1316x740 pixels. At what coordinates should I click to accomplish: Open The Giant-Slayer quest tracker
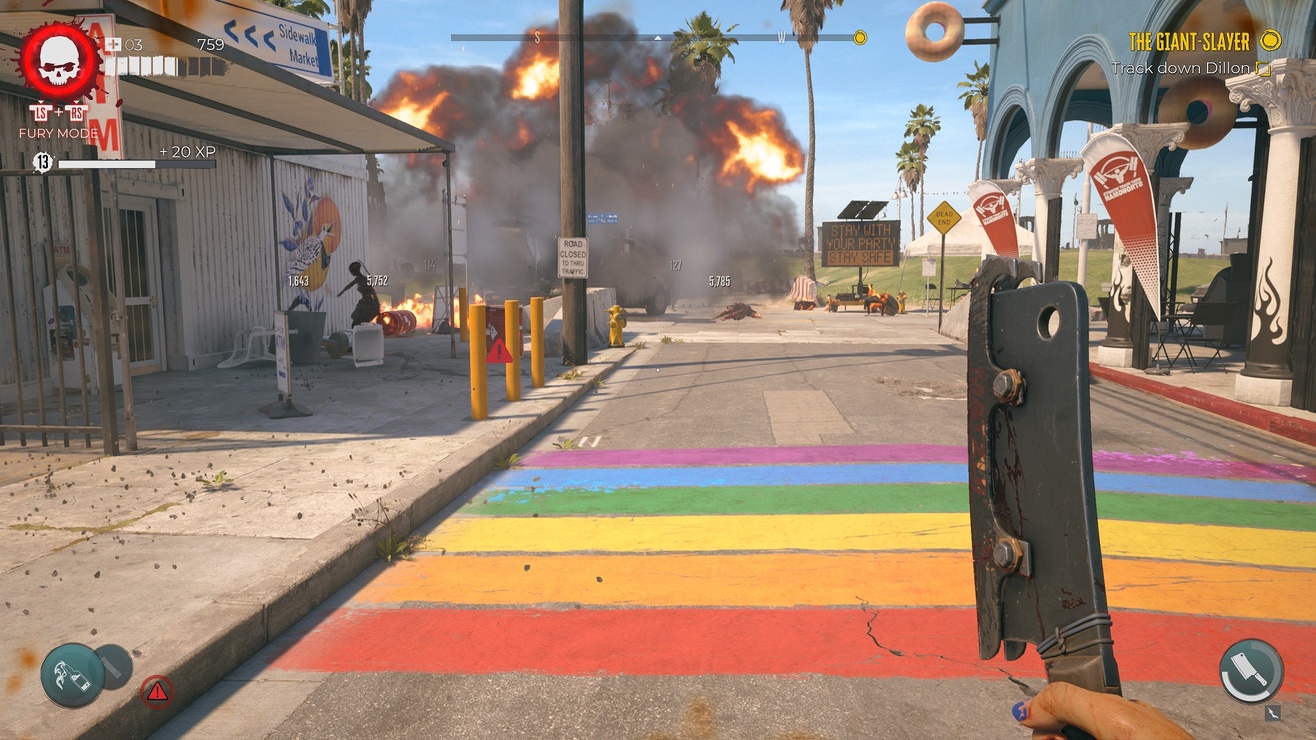1189,41
